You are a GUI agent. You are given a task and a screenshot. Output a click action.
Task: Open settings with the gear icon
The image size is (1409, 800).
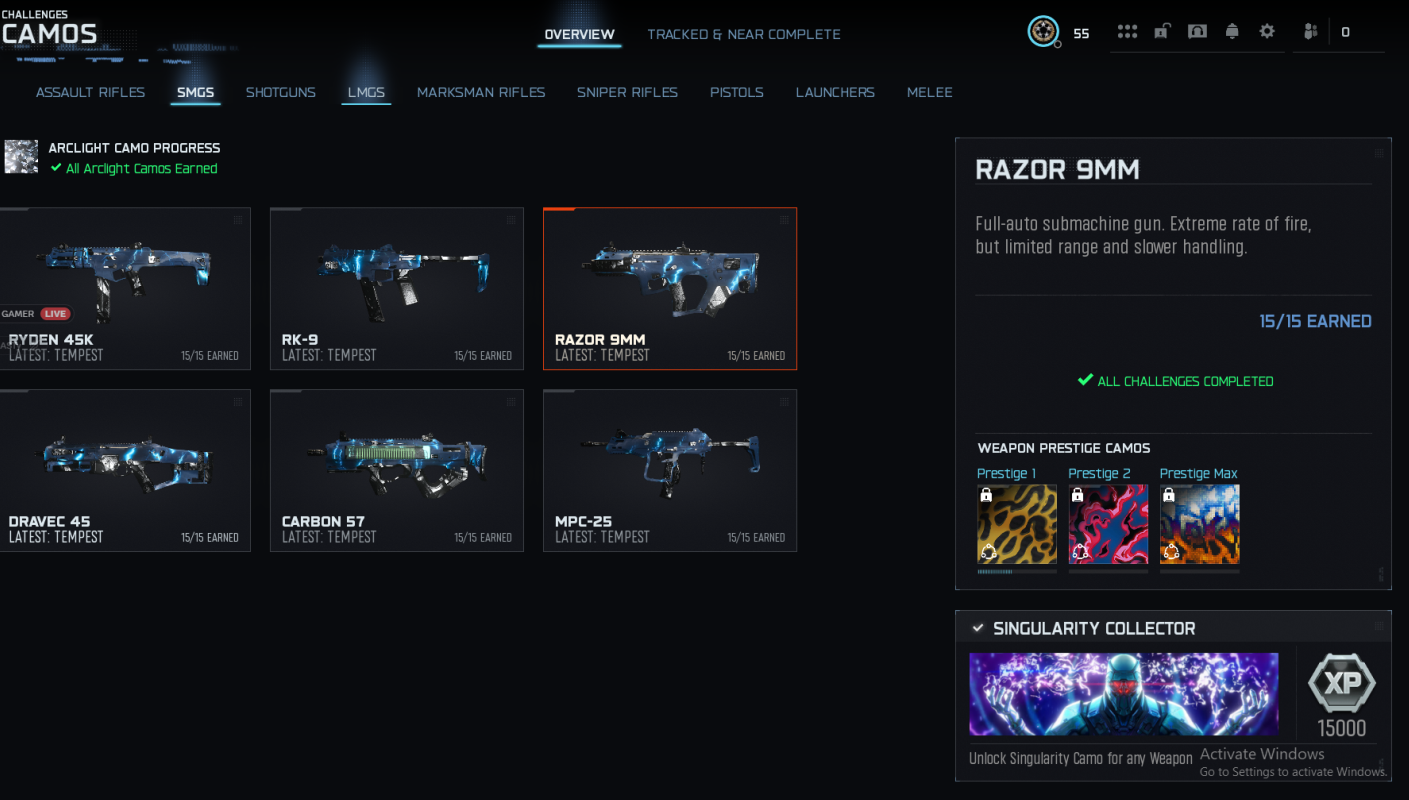(1266, 31)
